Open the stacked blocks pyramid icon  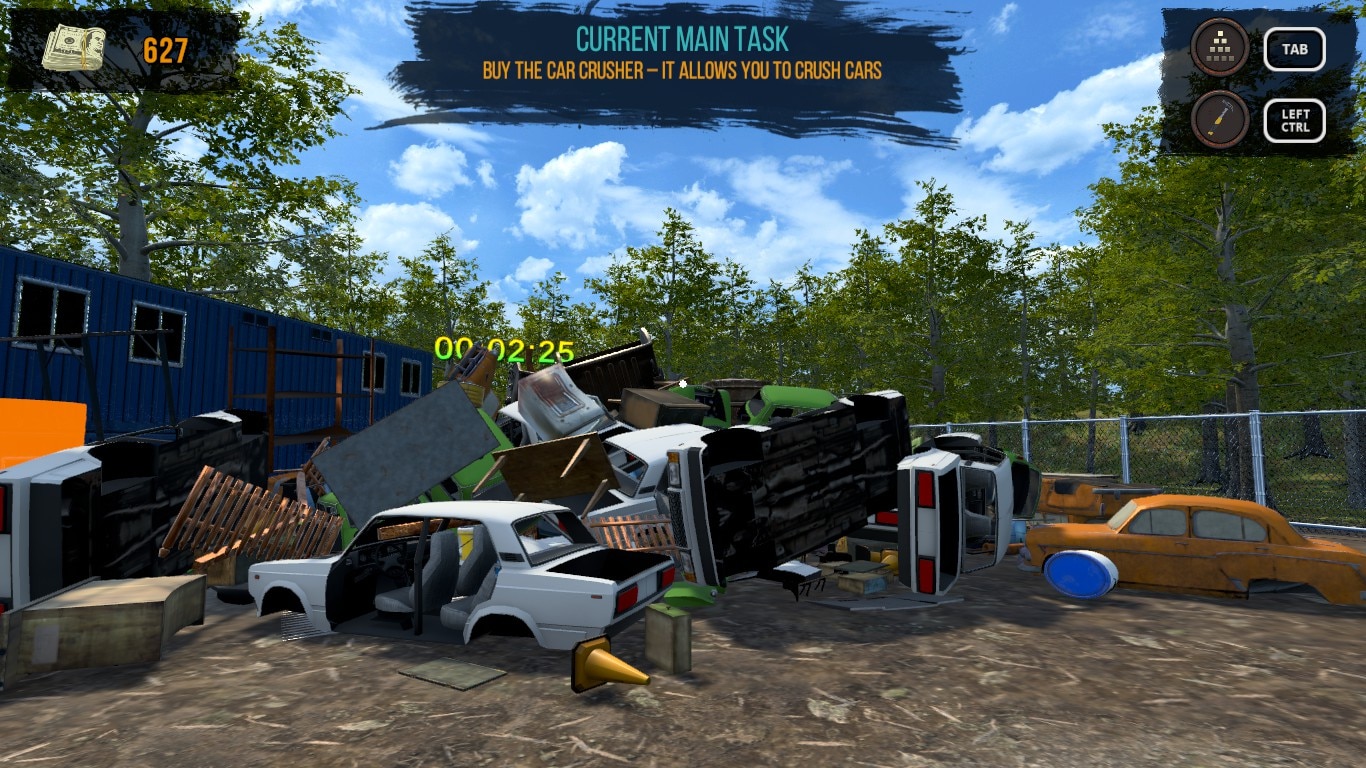coord(1219,47)
